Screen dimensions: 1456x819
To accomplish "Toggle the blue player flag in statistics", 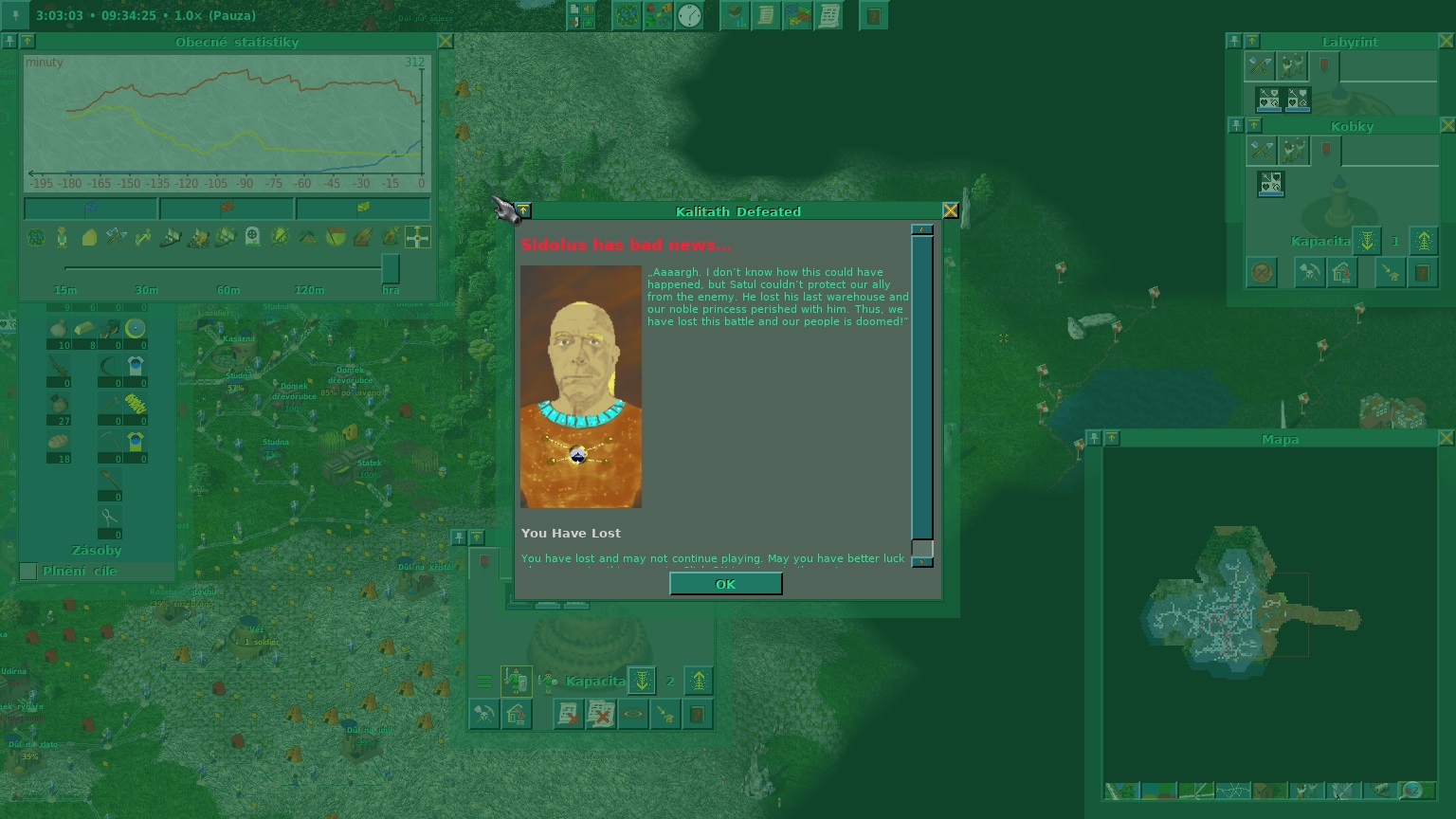I will (91, 208).
